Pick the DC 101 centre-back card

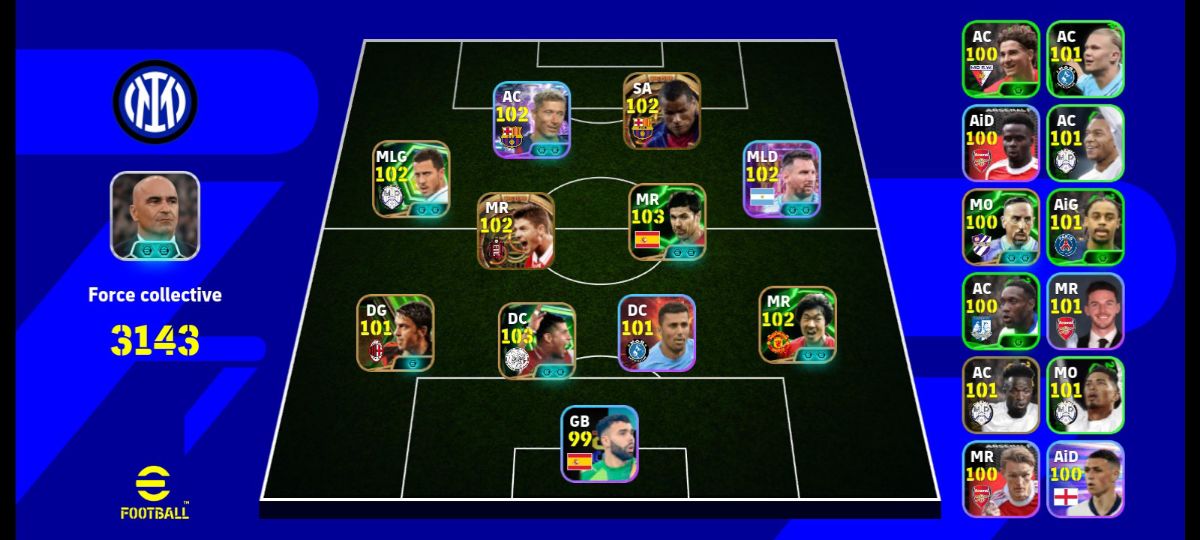tap(656, 333)
